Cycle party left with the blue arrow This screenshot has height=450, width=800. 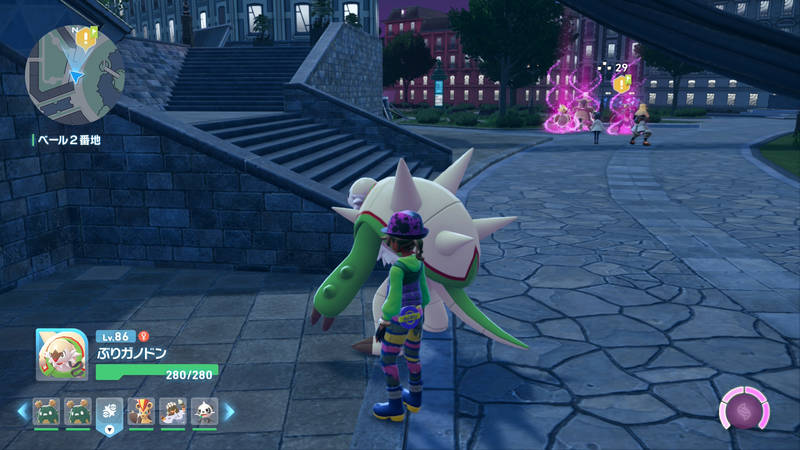pos(21,411)
